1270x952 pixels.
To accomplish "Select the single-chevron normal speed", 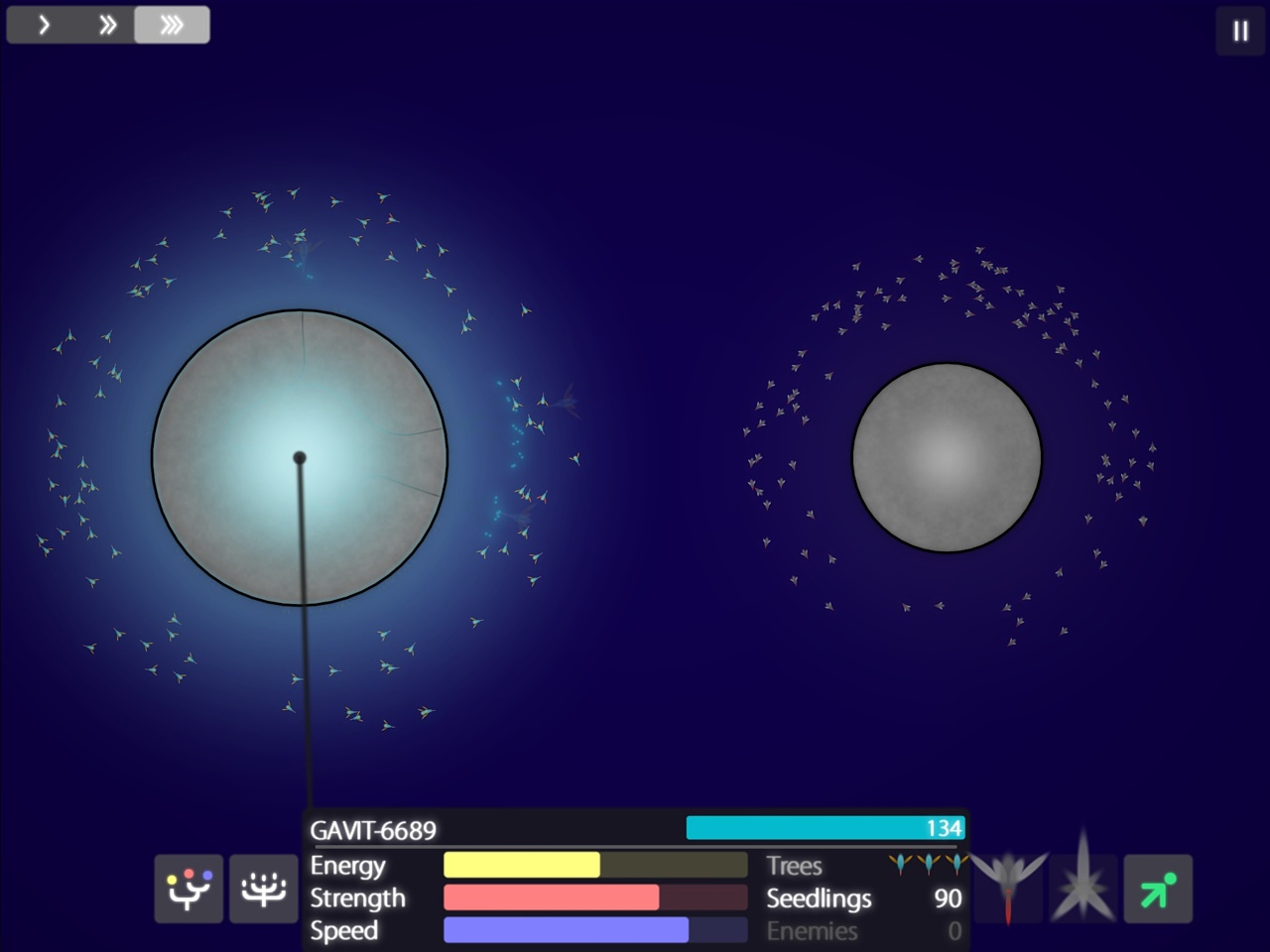I will coord(43,25).
